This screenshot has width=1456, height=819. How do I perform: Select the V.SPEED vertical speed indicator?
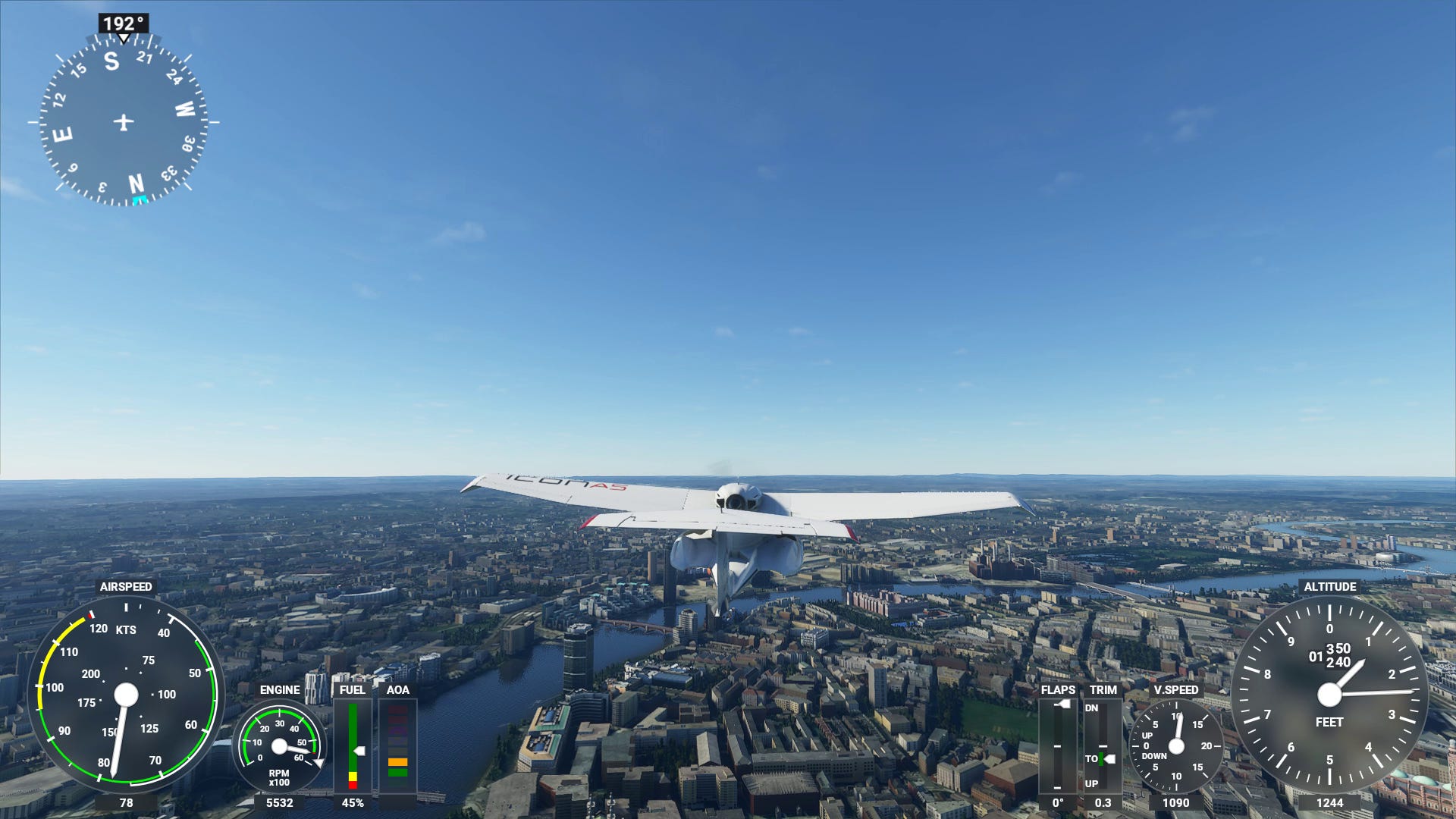click(x=1178, y=747)
